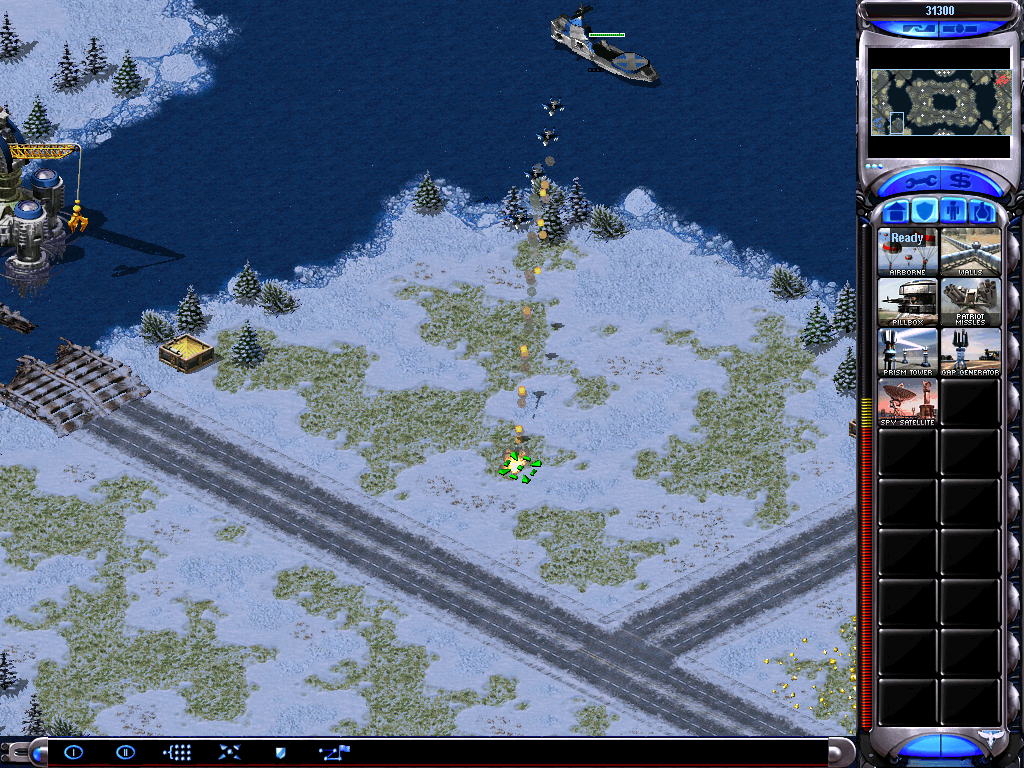Switch to the infantry build tab

953,212
